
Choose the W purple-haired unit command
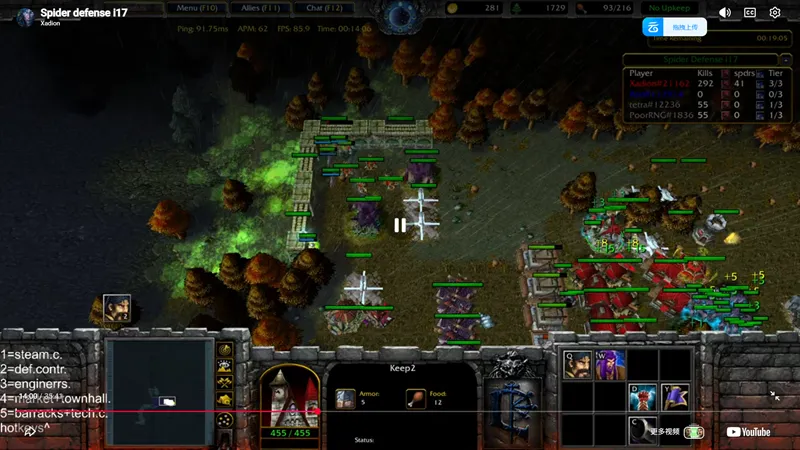(610, 365)
